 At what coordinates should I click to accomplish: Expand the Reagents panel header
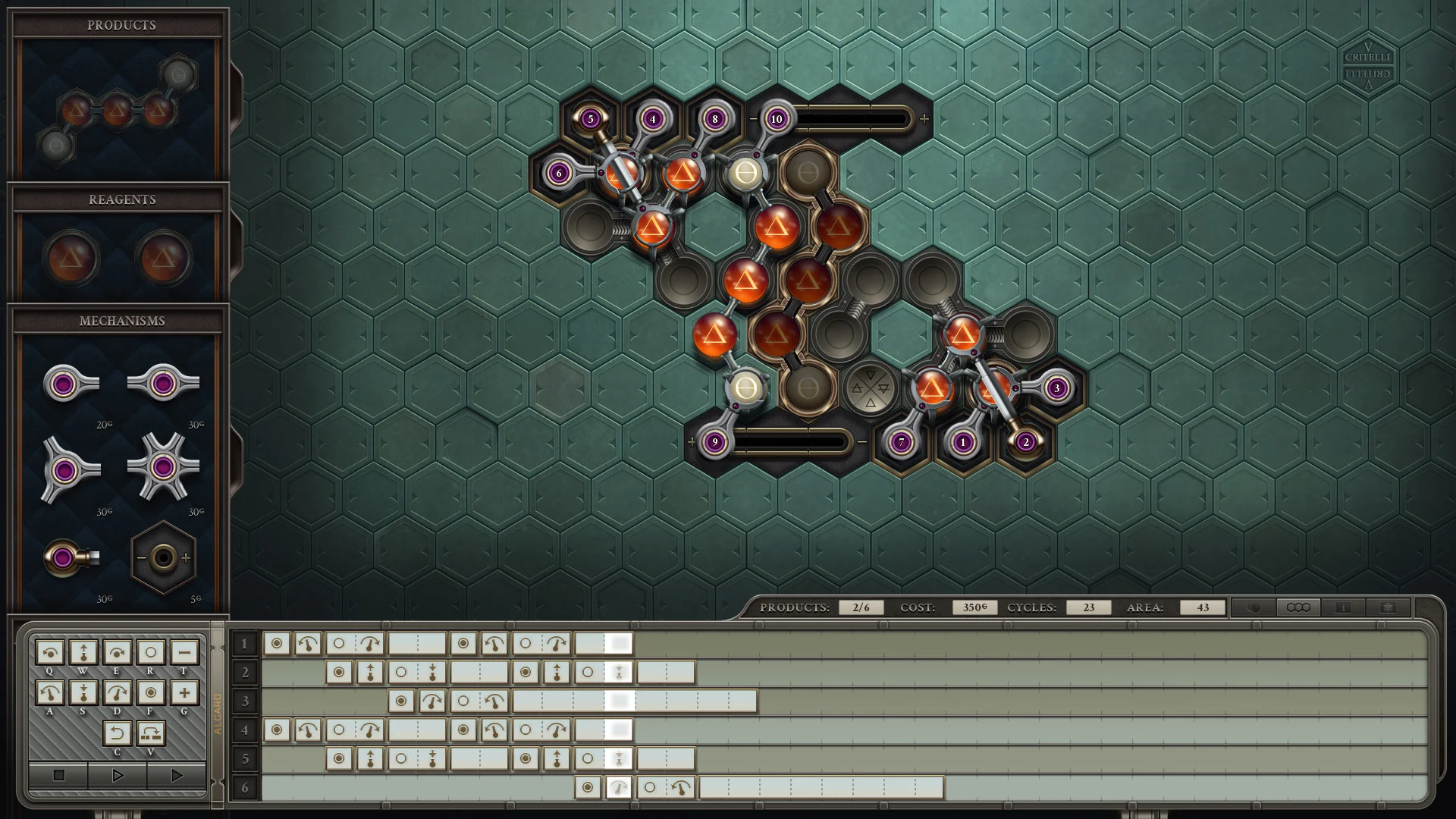coord(121,199)
